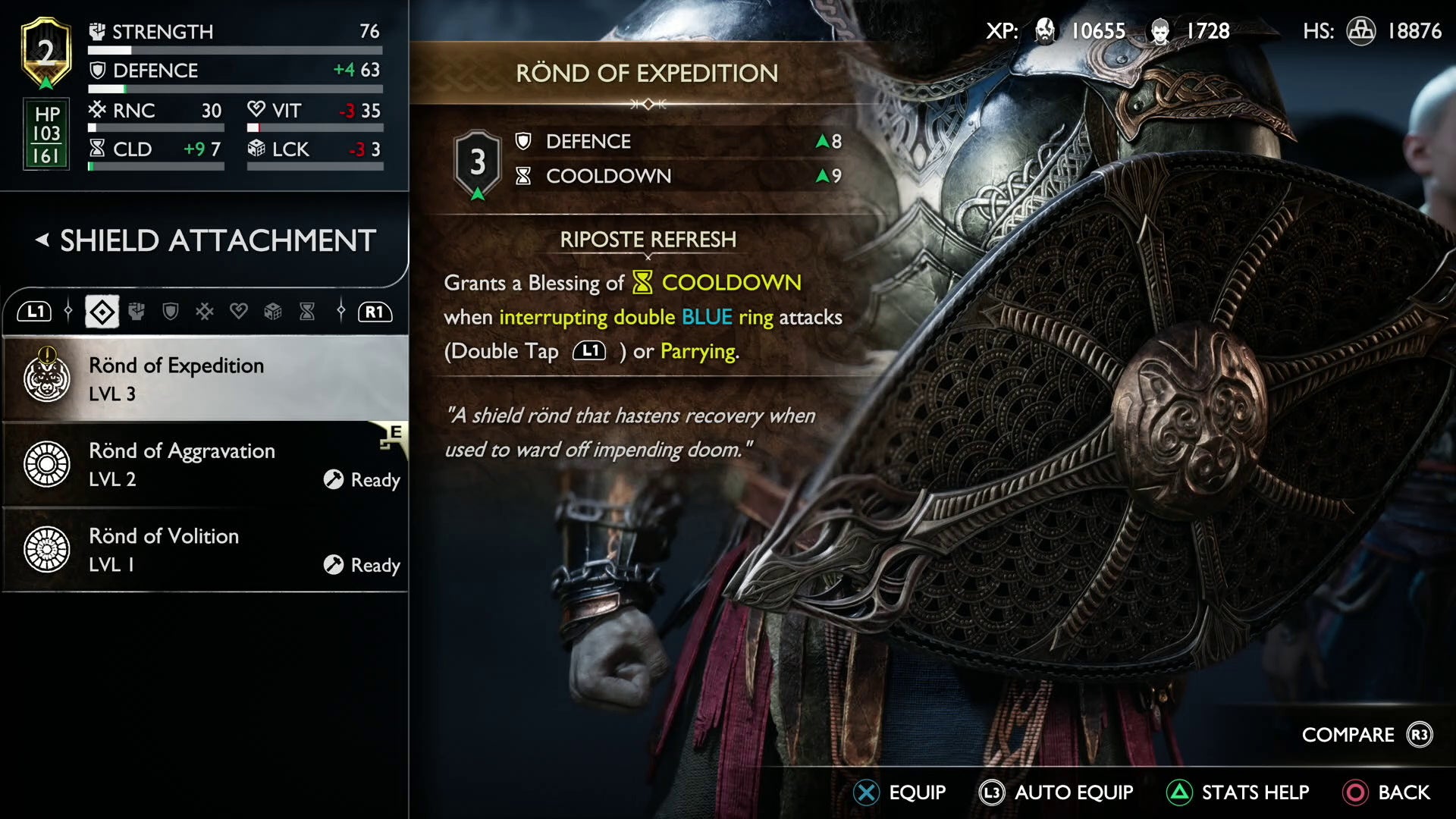Image resolution: width=1456 pixels, height=819 pixels.
Task: Choose the Rönd of Aggravation attachment
Action: (x=205, y=464)
